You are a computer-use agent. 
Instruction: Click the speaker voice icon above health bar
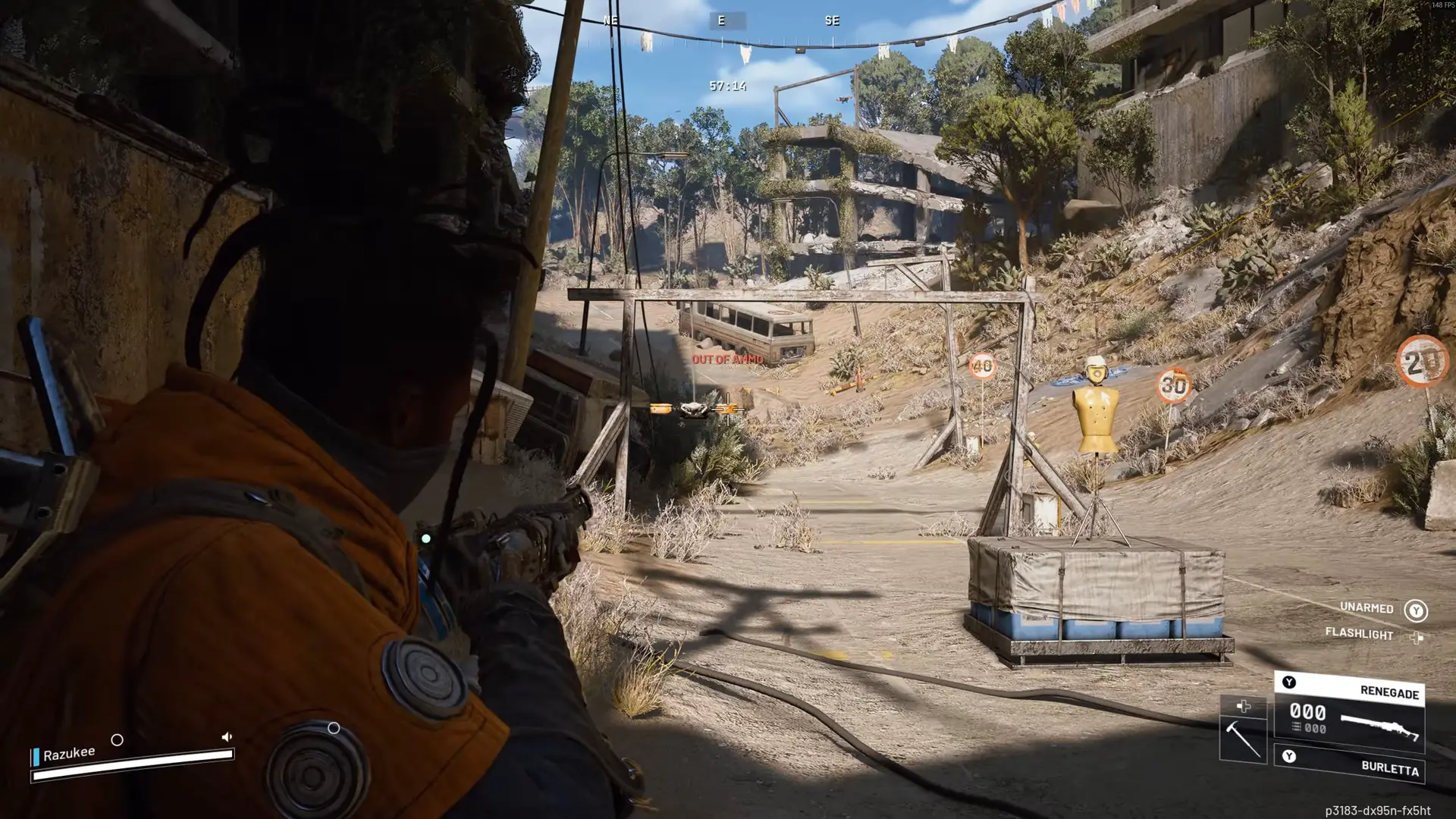(226, 737)
